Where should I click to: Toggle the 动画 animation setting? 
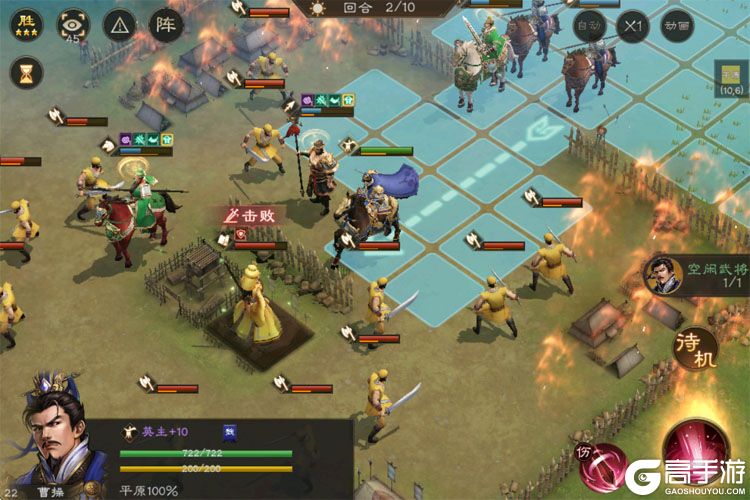click(678, 24)
